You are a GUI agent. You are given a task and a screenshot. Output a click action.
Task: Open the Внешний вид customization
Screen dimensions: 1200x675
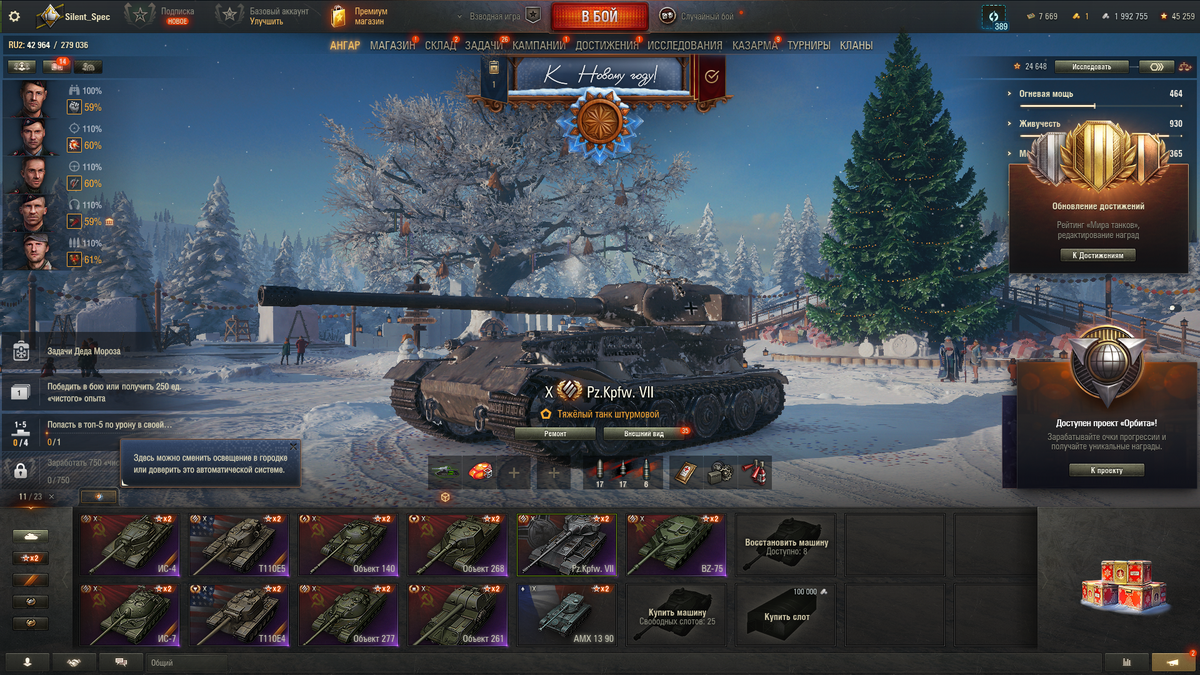click(x=645, y=434)
